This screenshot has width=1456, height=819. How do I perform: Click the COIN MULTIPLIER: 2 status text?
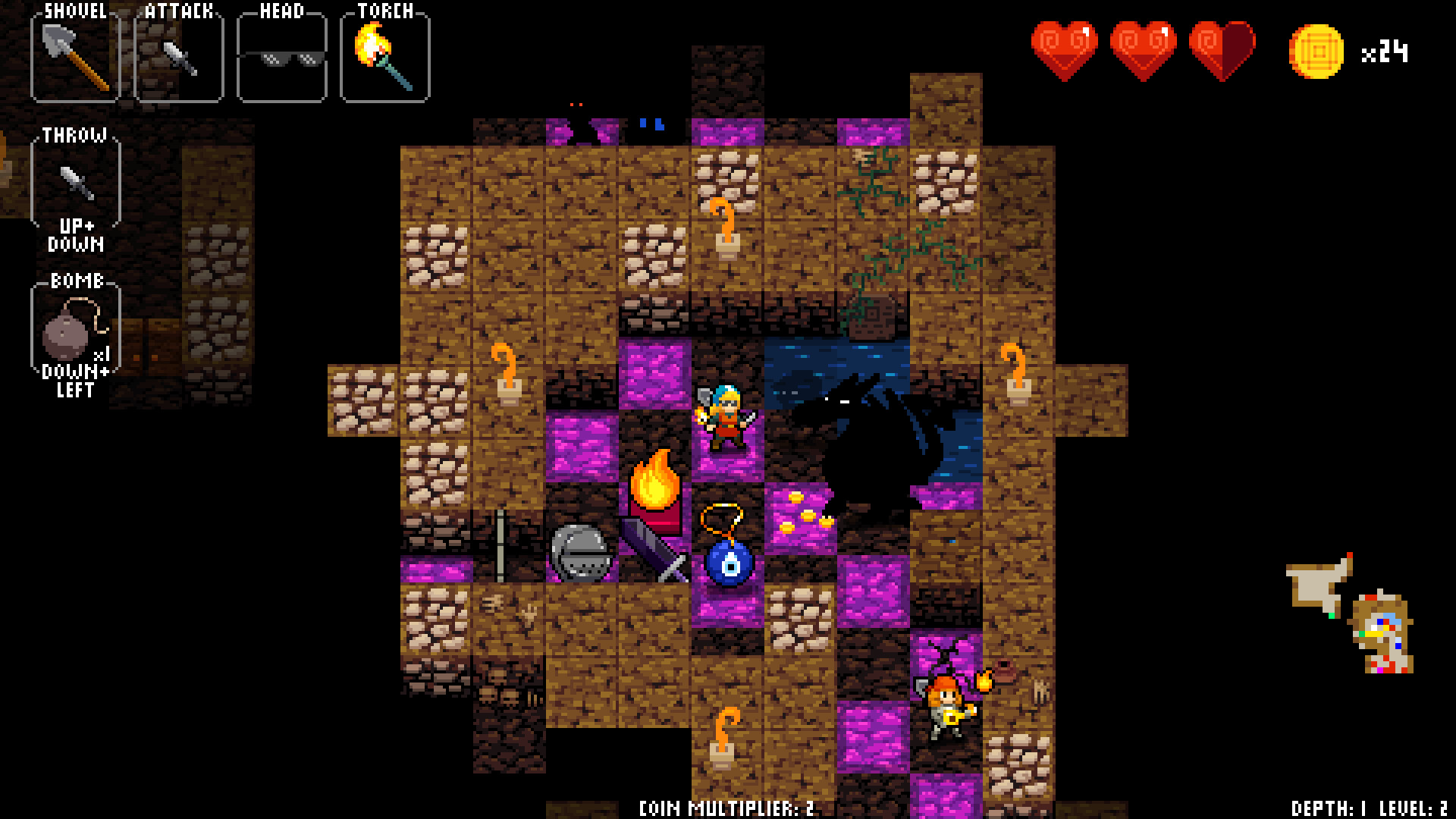tap(726, 808)
